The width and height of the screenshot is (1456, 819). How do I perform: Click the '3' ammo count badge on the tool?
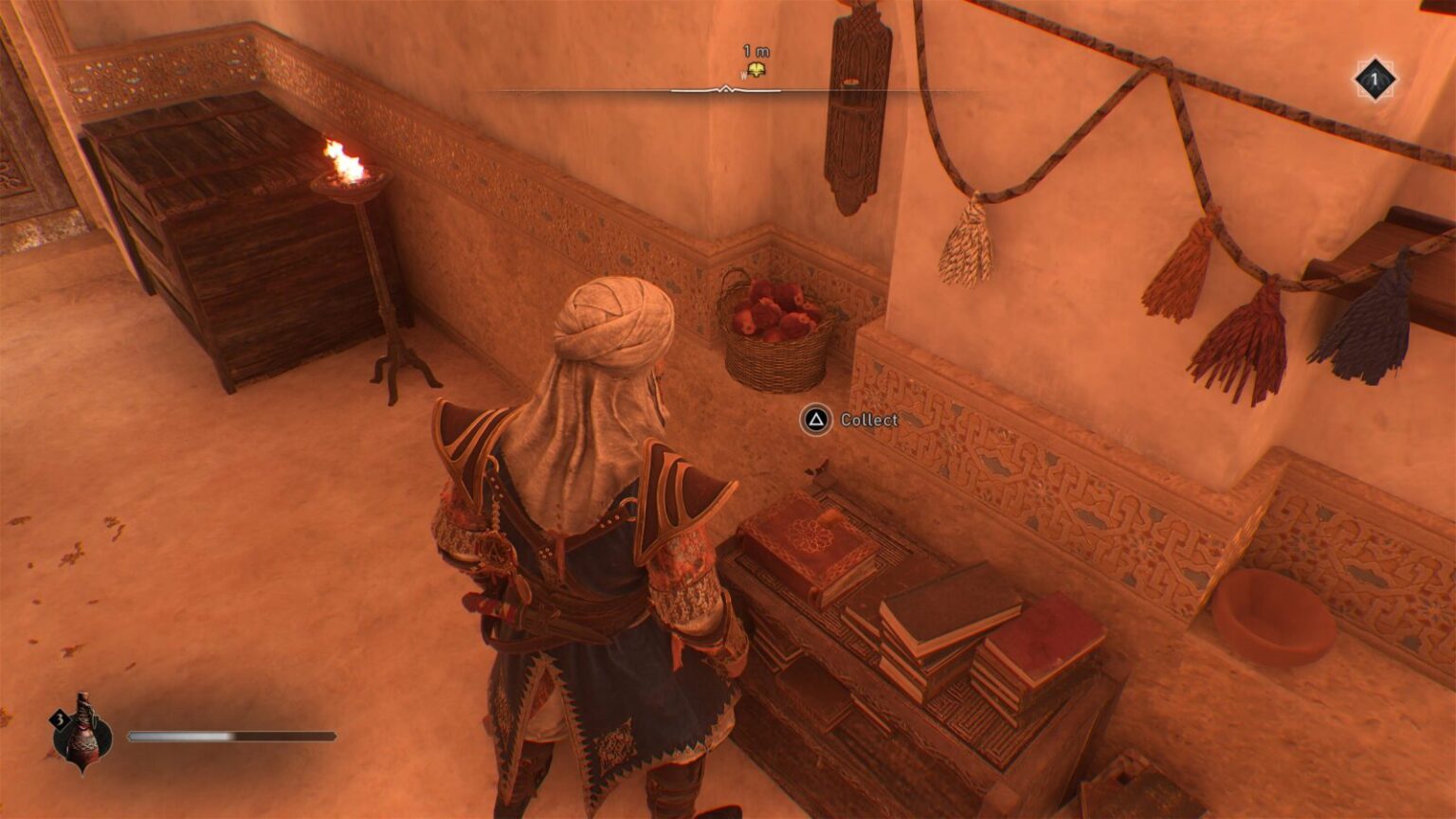tap(61, 720)
